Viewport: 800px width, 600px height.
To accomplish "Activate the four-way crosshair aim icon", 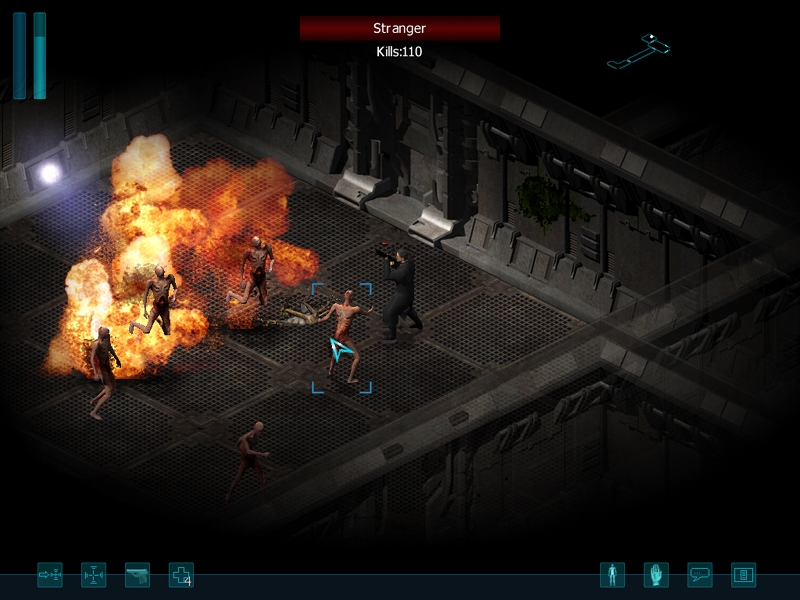I will pyautogui.click(x=93, y=575).
